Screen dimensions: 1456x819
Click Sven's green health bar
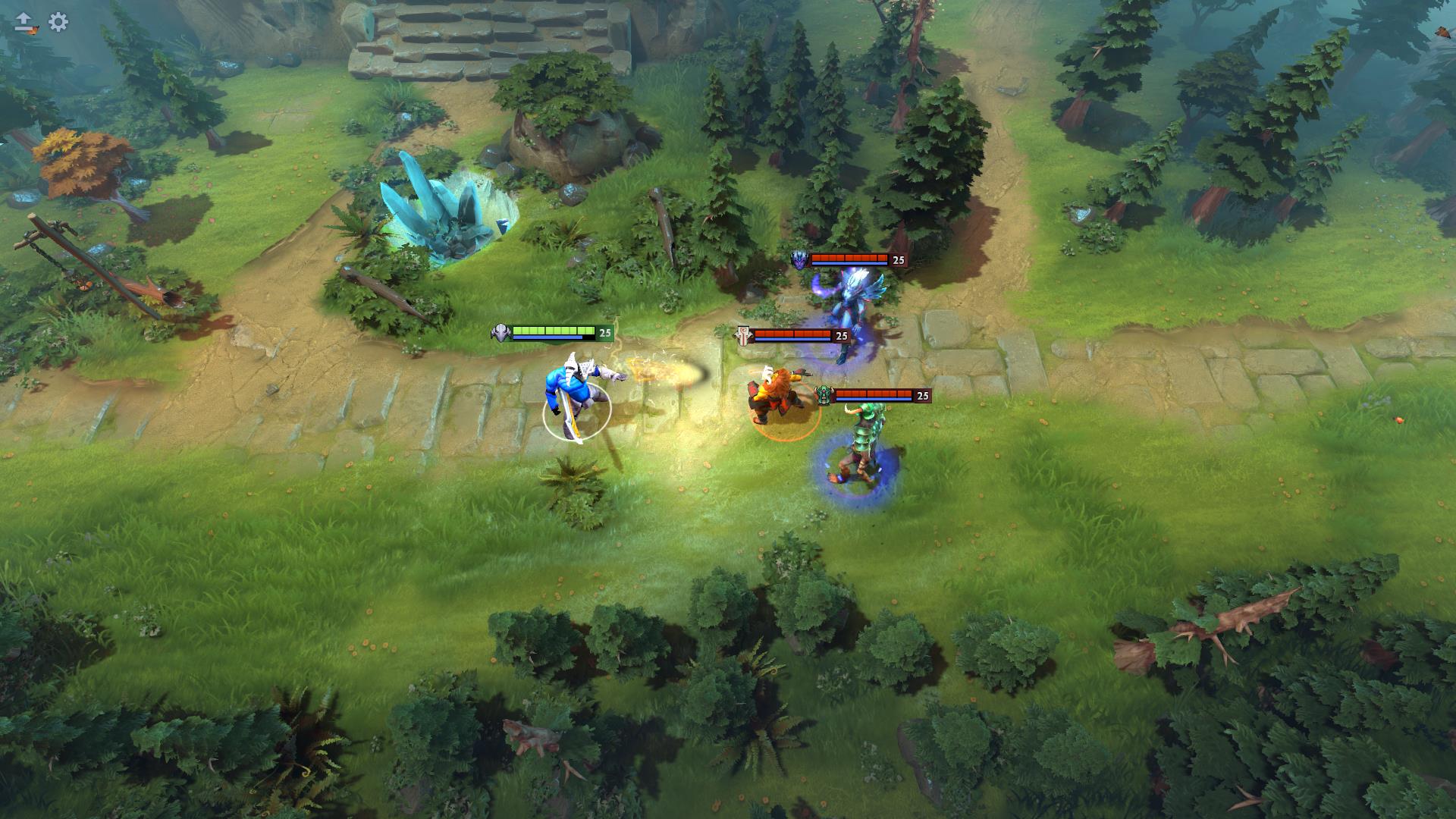click(x=554, y=329)
